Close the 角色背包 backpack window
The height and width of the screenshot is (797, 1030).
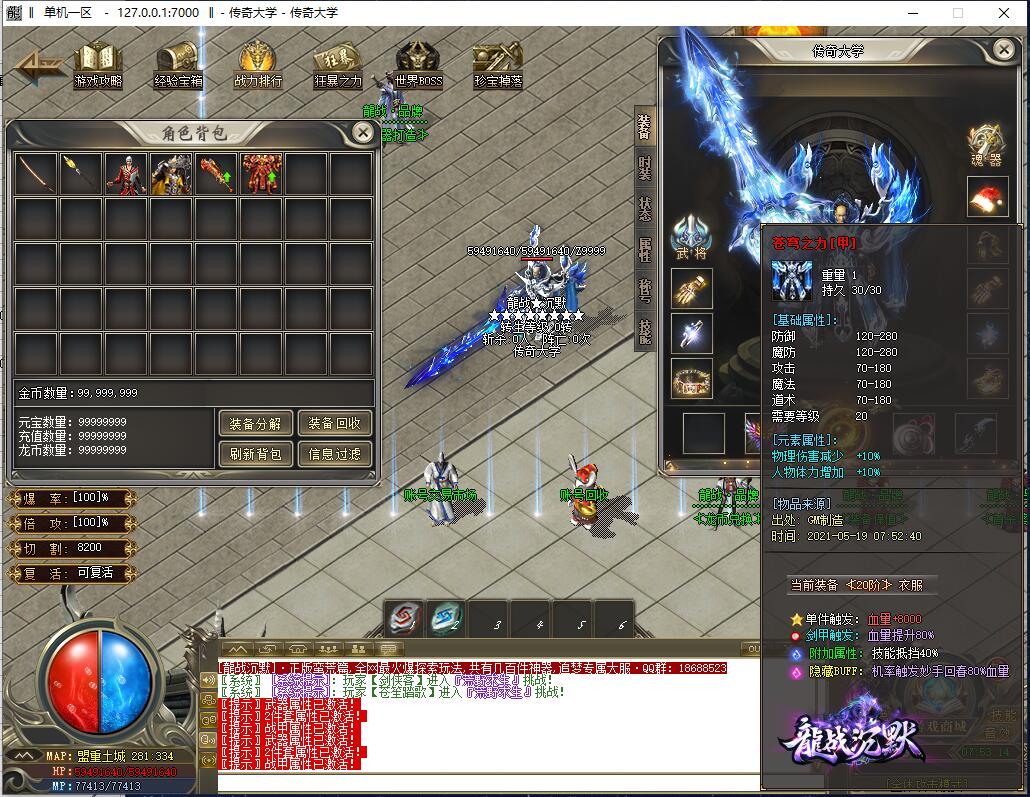364,133
